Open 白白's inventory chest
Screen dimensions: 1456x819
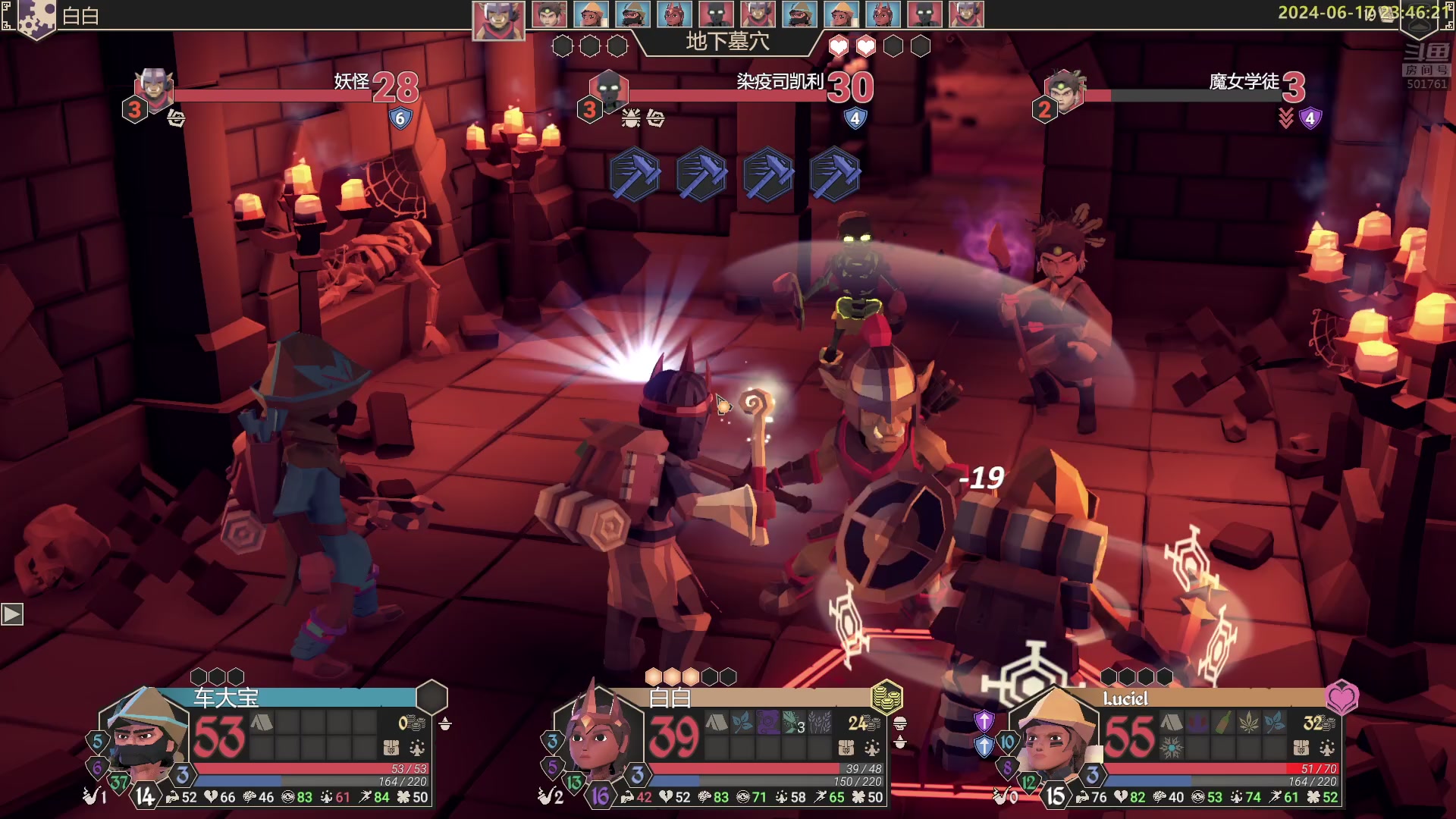(x=846, y=748)
